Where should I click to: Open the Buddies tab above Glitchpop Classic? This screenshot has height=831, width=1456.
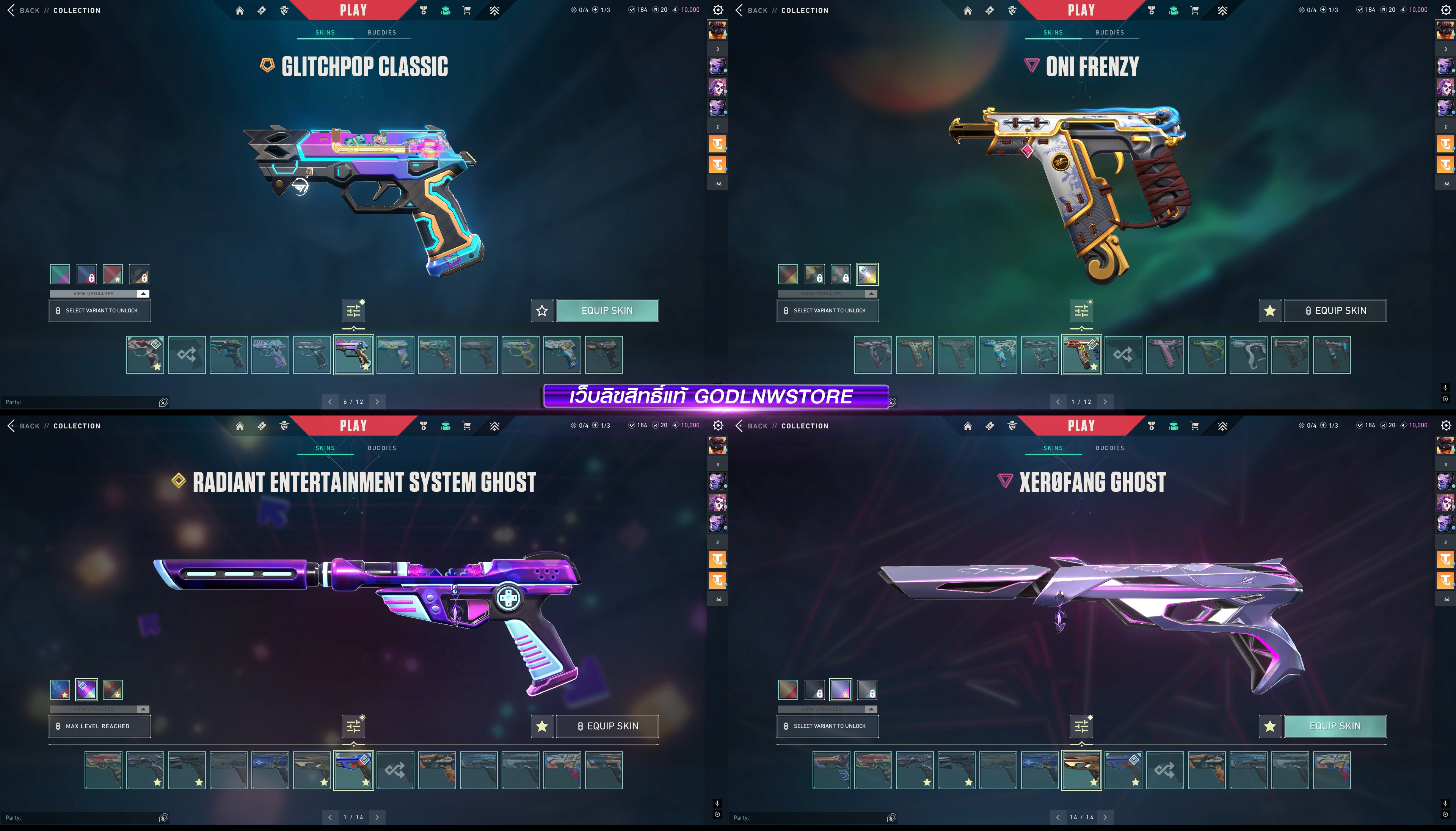coord(381,33)
